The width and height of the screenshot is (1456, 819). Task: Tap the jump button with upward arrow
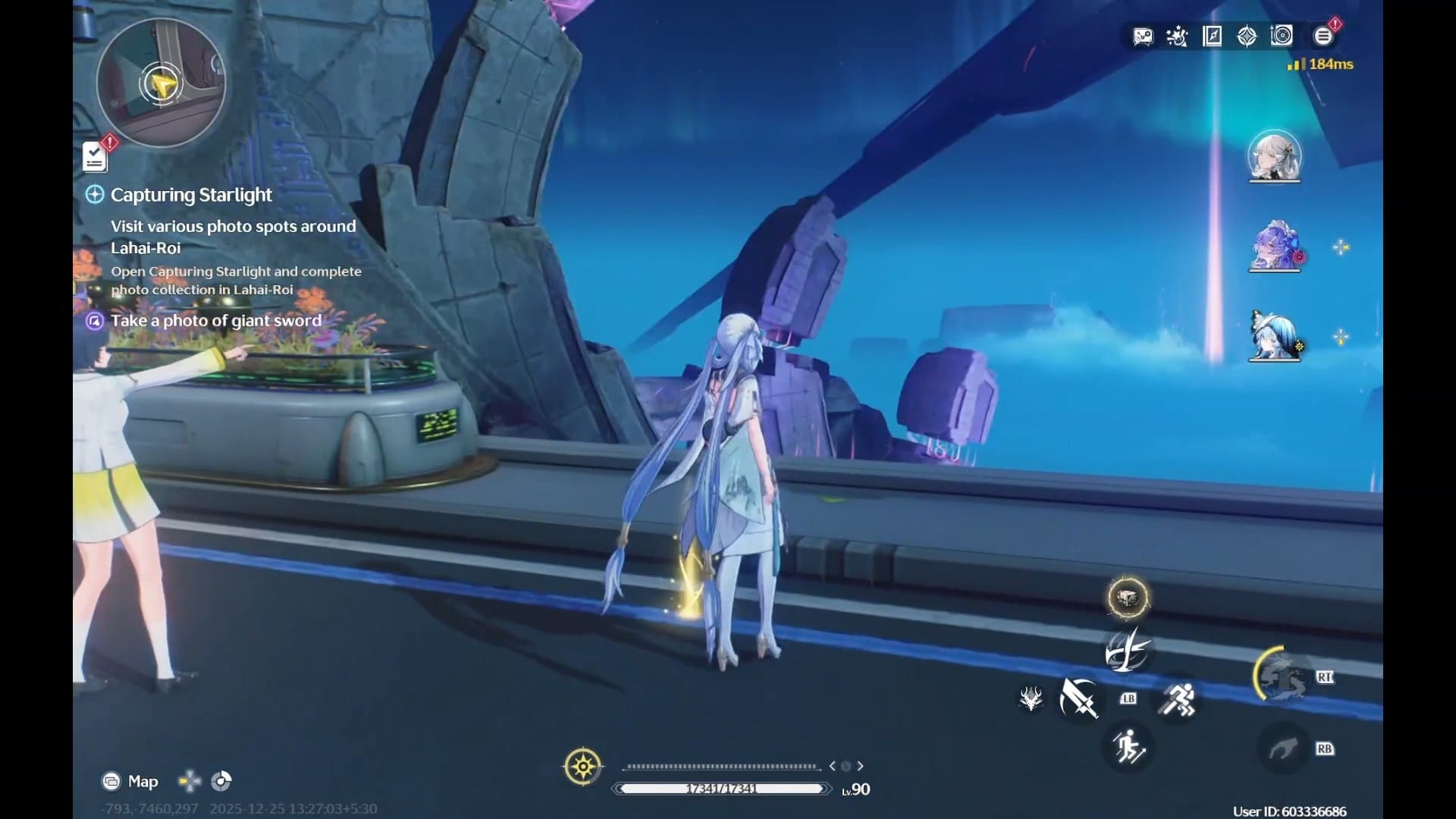coord(1128,747)
